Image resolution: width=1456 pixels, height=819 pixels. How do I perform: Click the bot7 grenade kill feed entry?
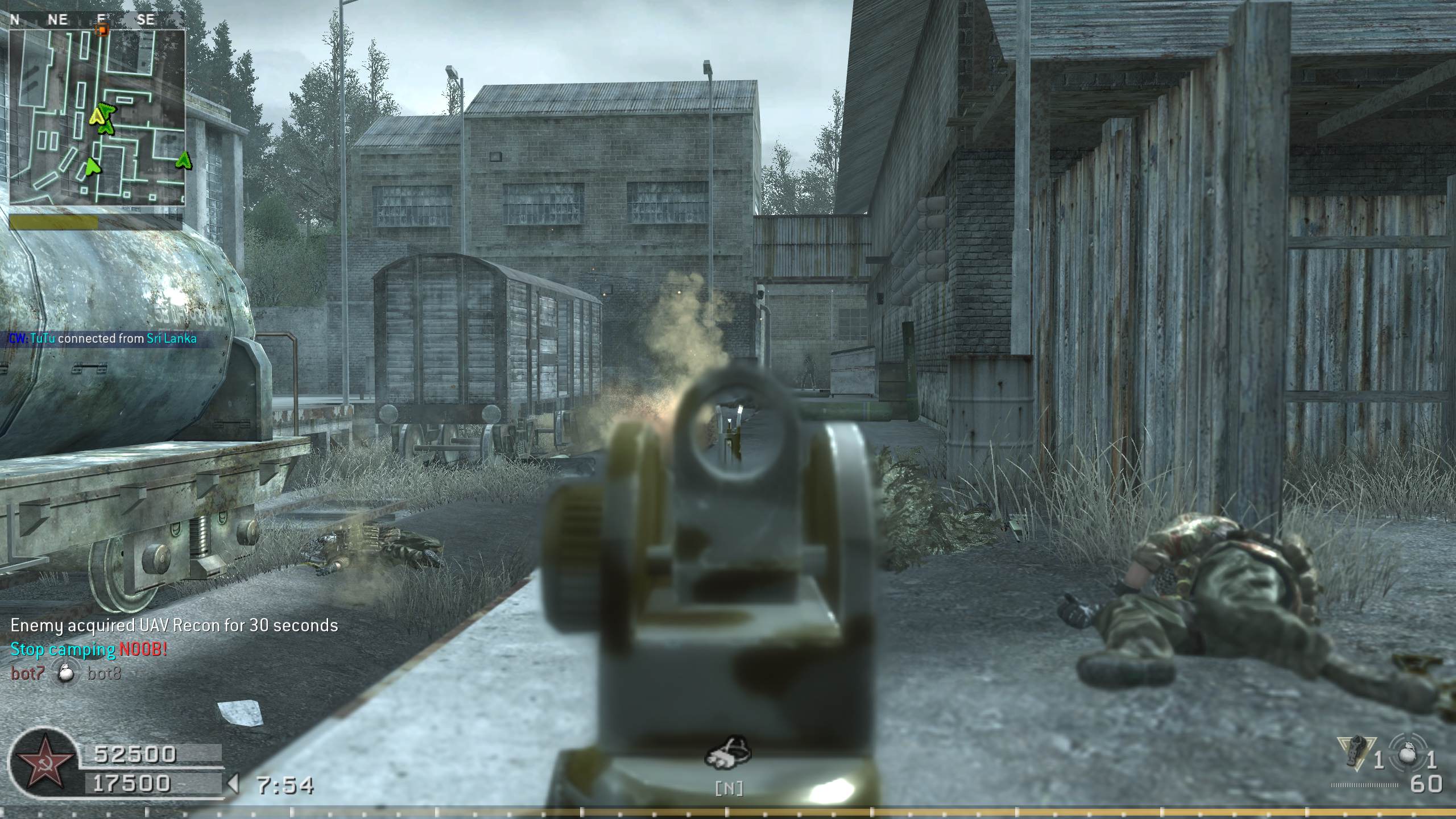tap(66, 674)
